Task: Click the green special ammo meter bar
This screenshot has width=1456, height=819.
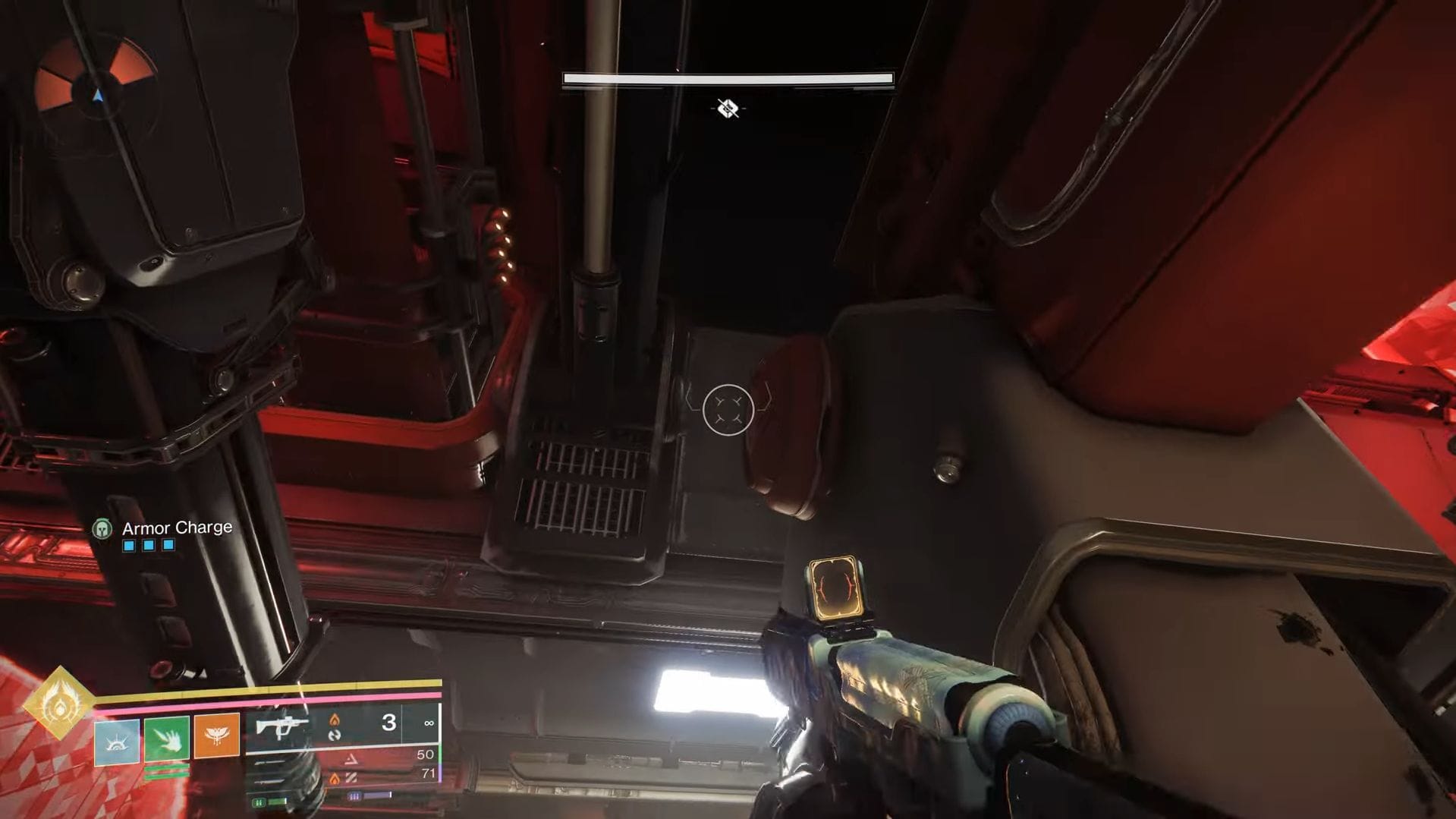Action: coord(278,802)
